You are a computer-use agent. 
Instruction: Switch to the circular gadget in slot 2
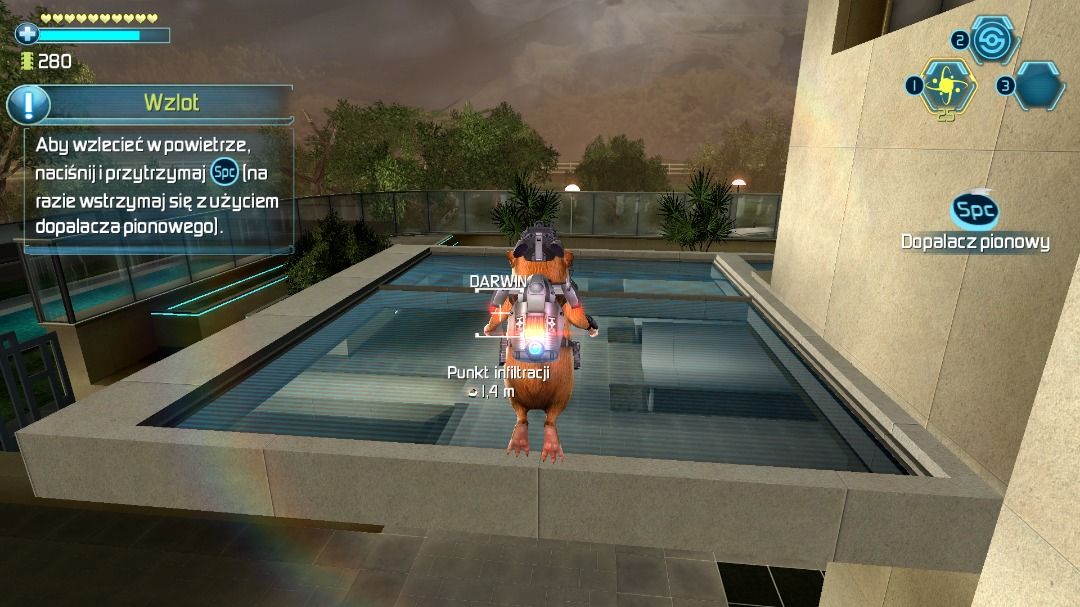(993, 40)
